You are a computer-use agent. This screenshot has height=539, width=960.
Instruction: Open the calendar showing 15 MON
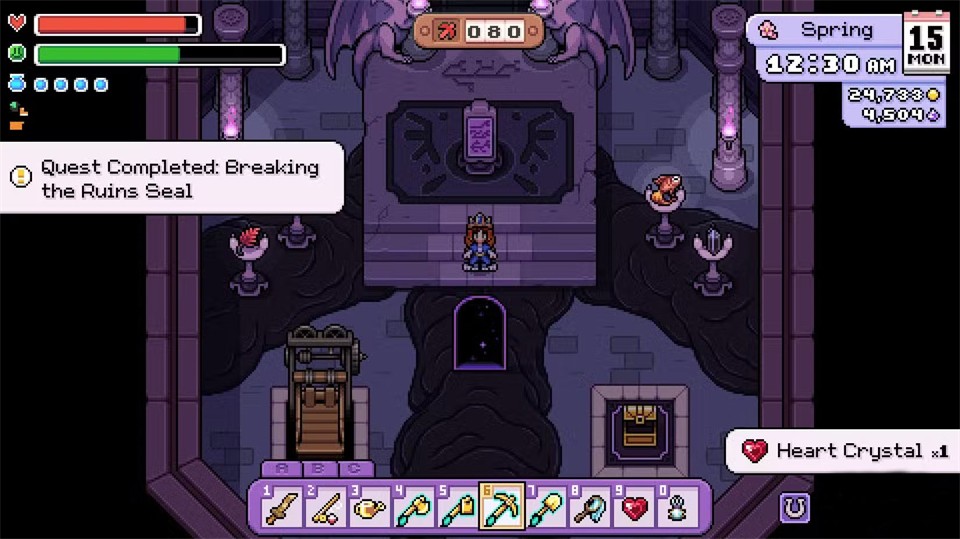point(927,44)
